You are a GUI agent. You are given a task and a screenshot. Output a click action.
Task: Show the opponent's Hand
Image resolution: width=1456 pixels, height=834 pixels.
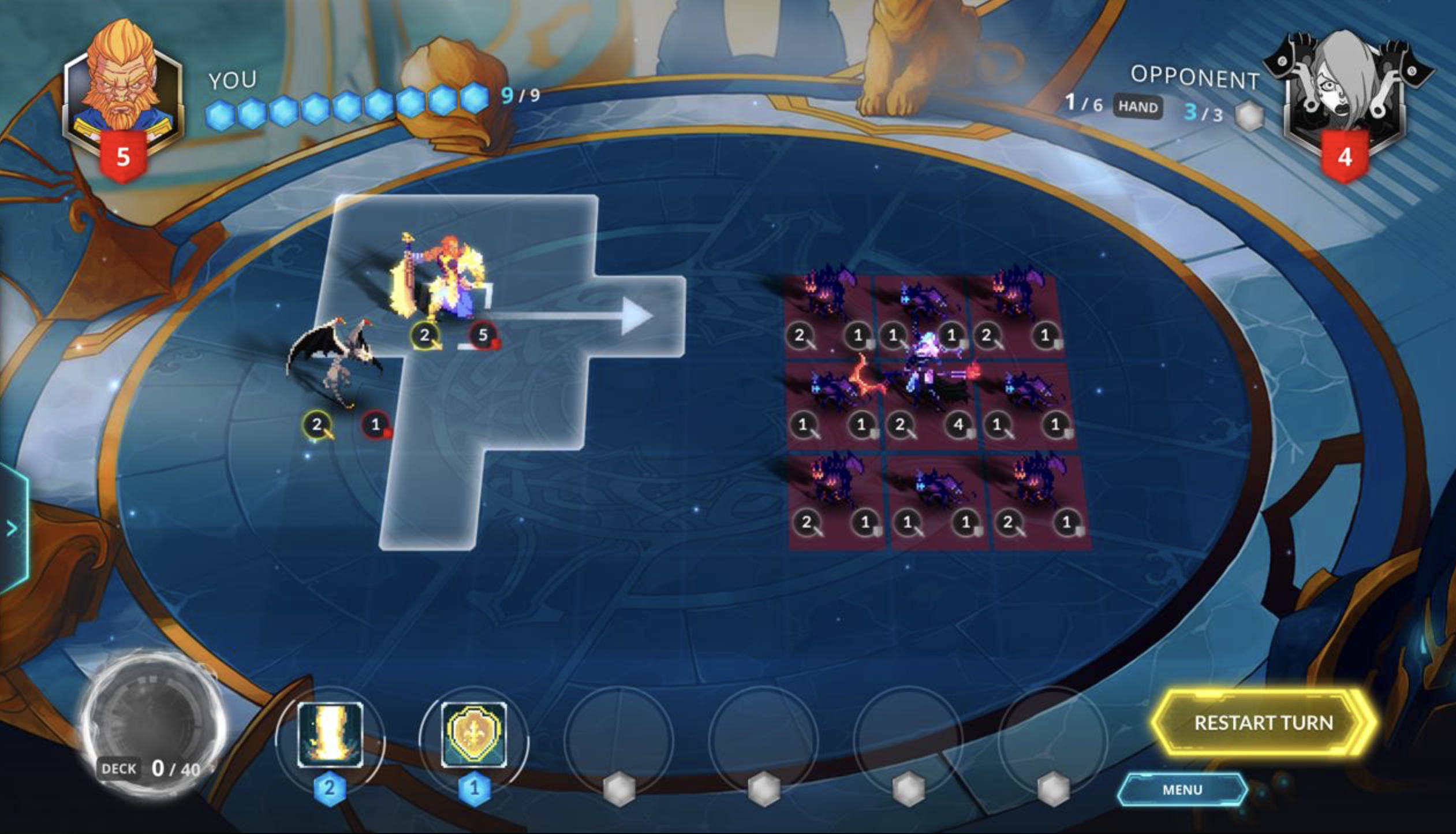(1137, 107)
